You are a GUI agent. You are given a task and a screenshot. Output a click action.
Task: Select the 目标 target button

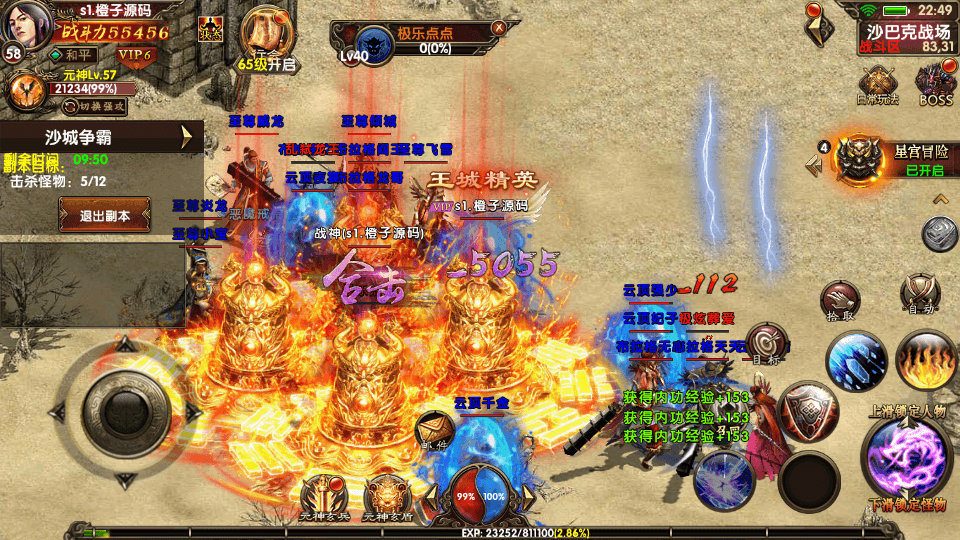(x=767, y=344)
